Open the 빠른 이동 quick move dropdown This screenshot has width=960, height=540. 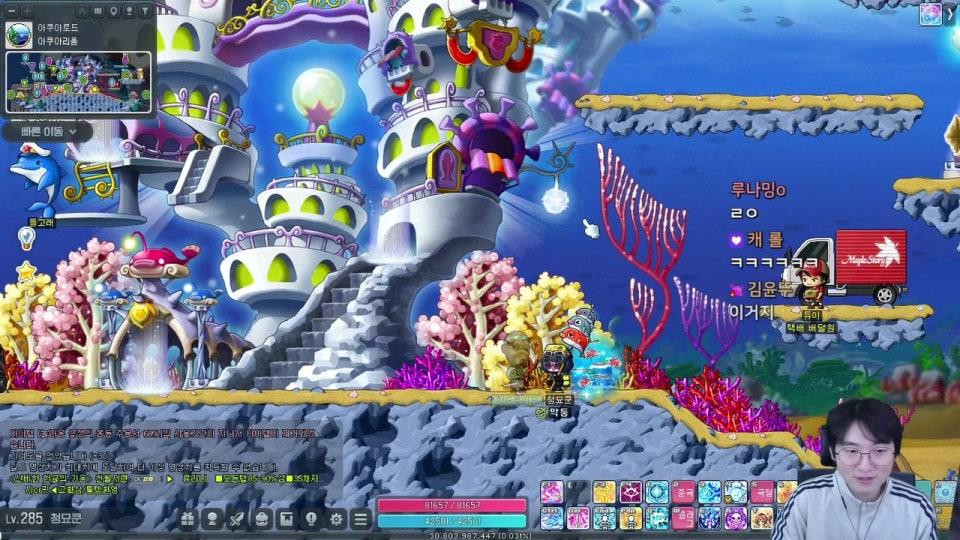[x=47, y=131]
